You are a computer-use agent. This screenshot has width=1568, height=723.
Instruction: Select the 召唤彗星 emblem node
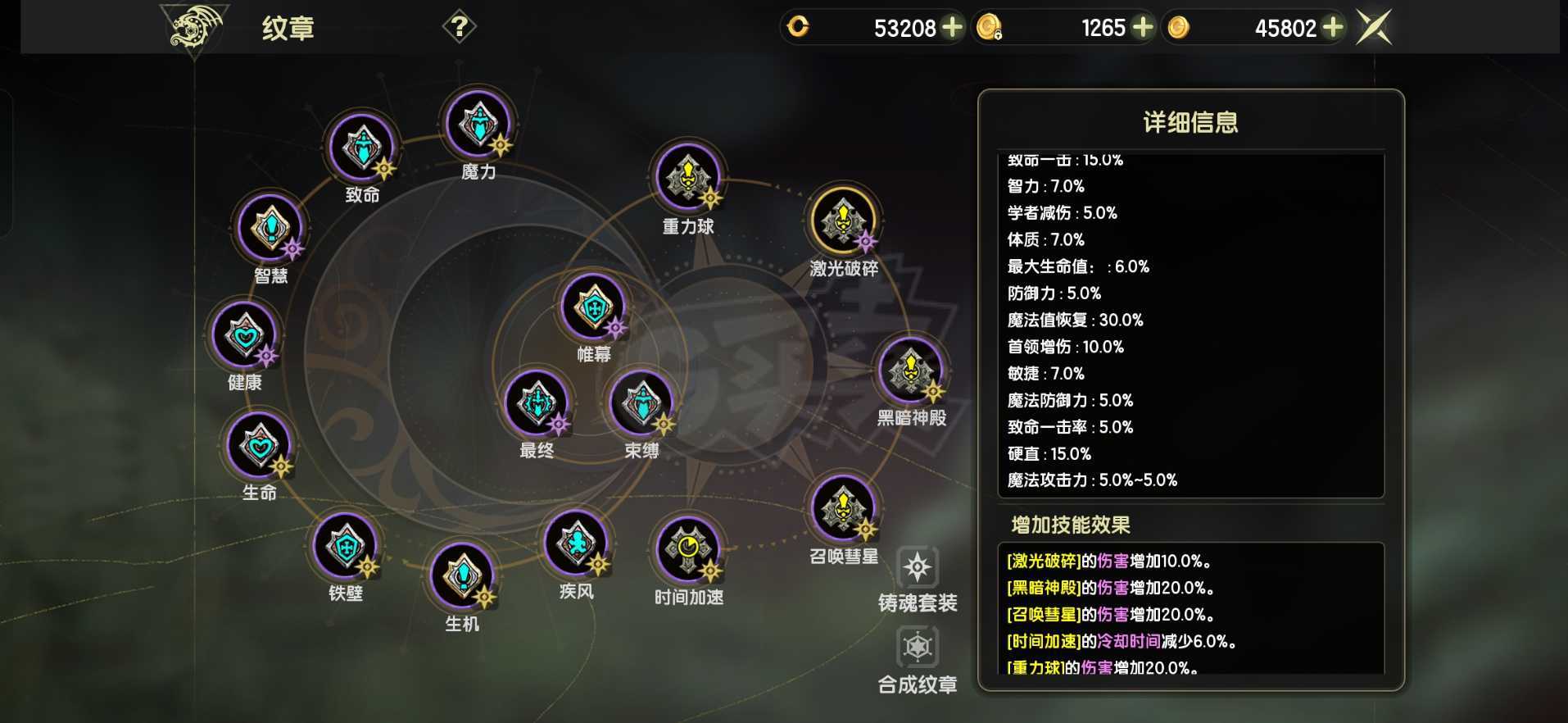841,506
